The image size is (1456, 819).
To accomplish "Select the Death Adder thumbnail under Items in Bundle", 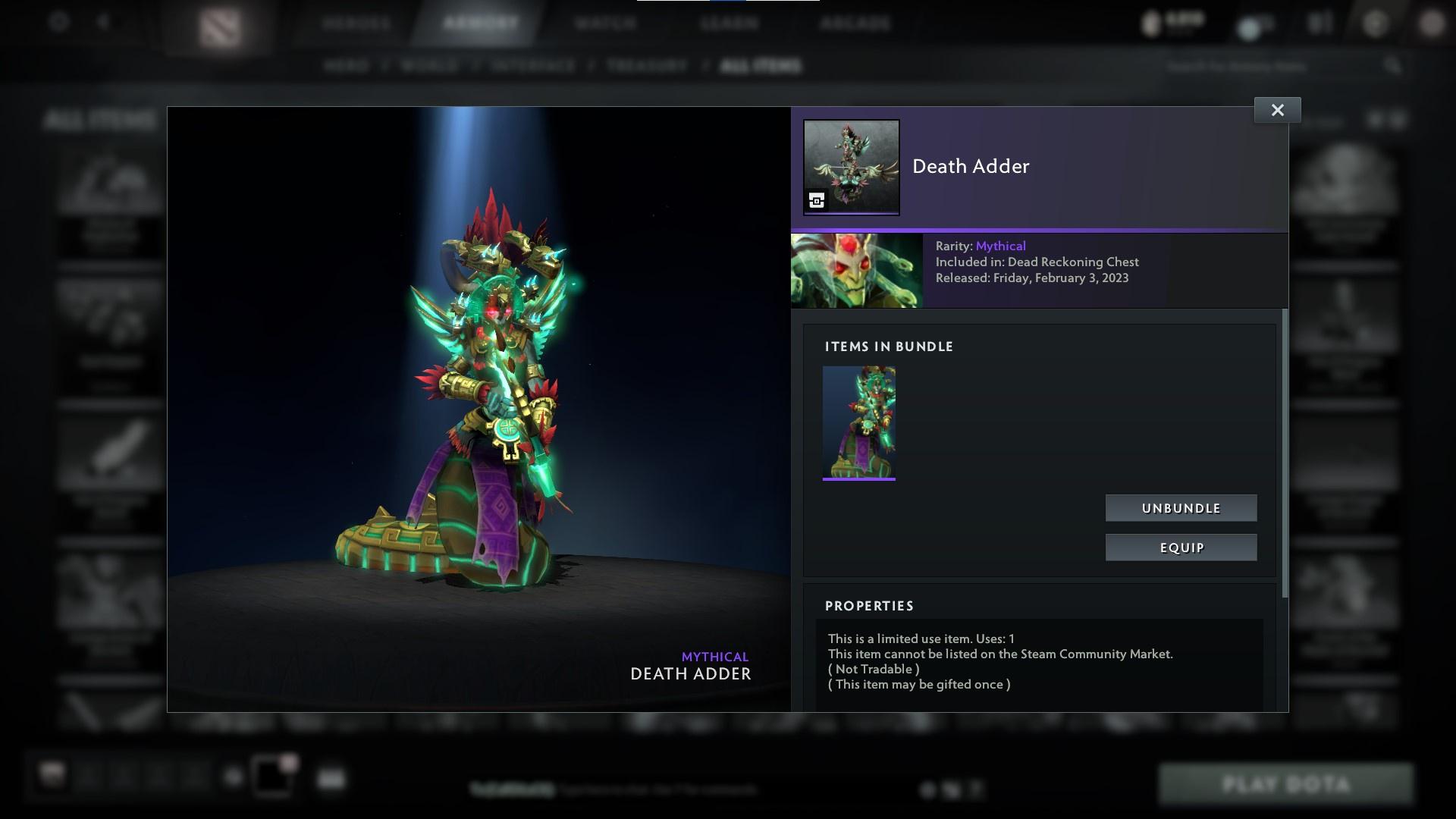I will pyautogui.click(x=859, y=422).
